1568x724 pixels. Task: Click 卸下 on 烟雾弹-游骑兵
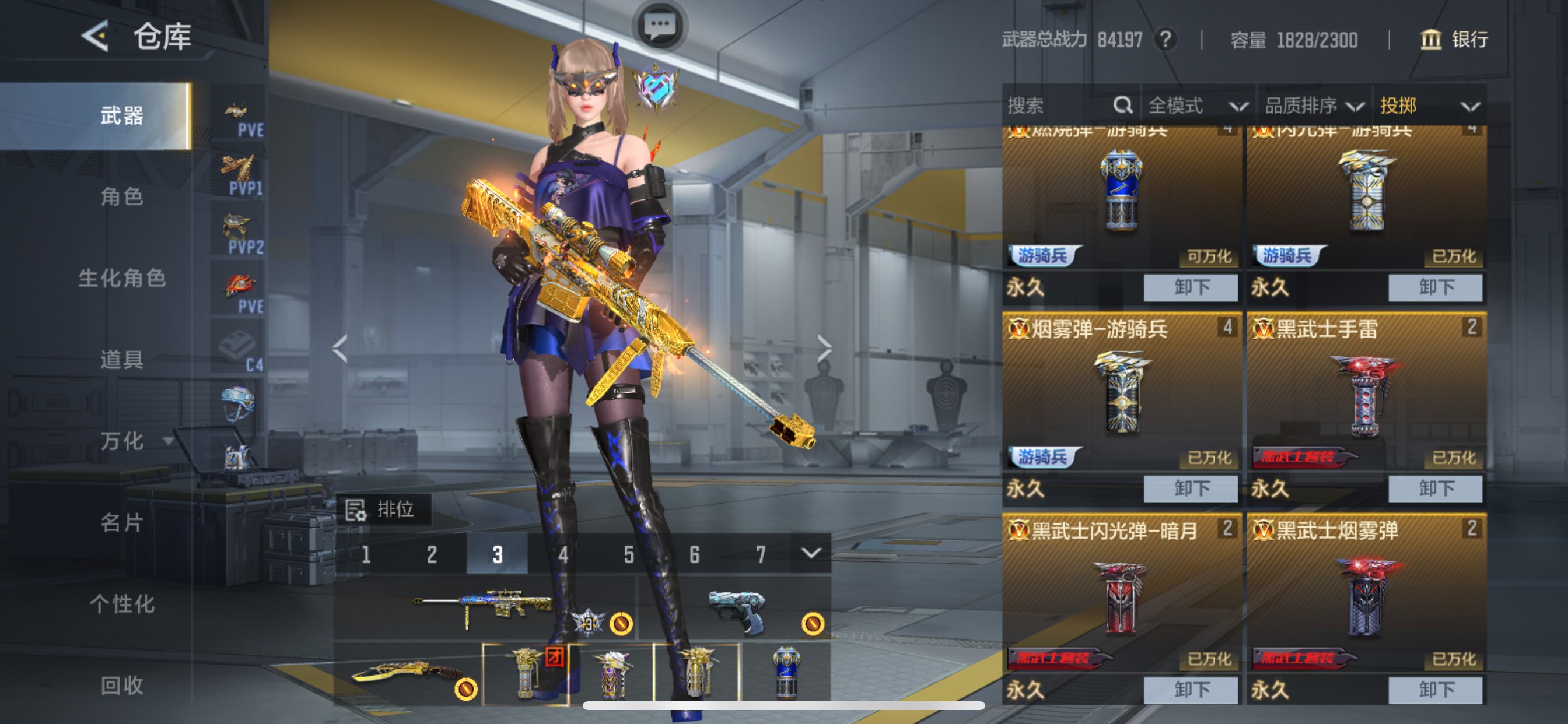click(x=1189, y=488)
